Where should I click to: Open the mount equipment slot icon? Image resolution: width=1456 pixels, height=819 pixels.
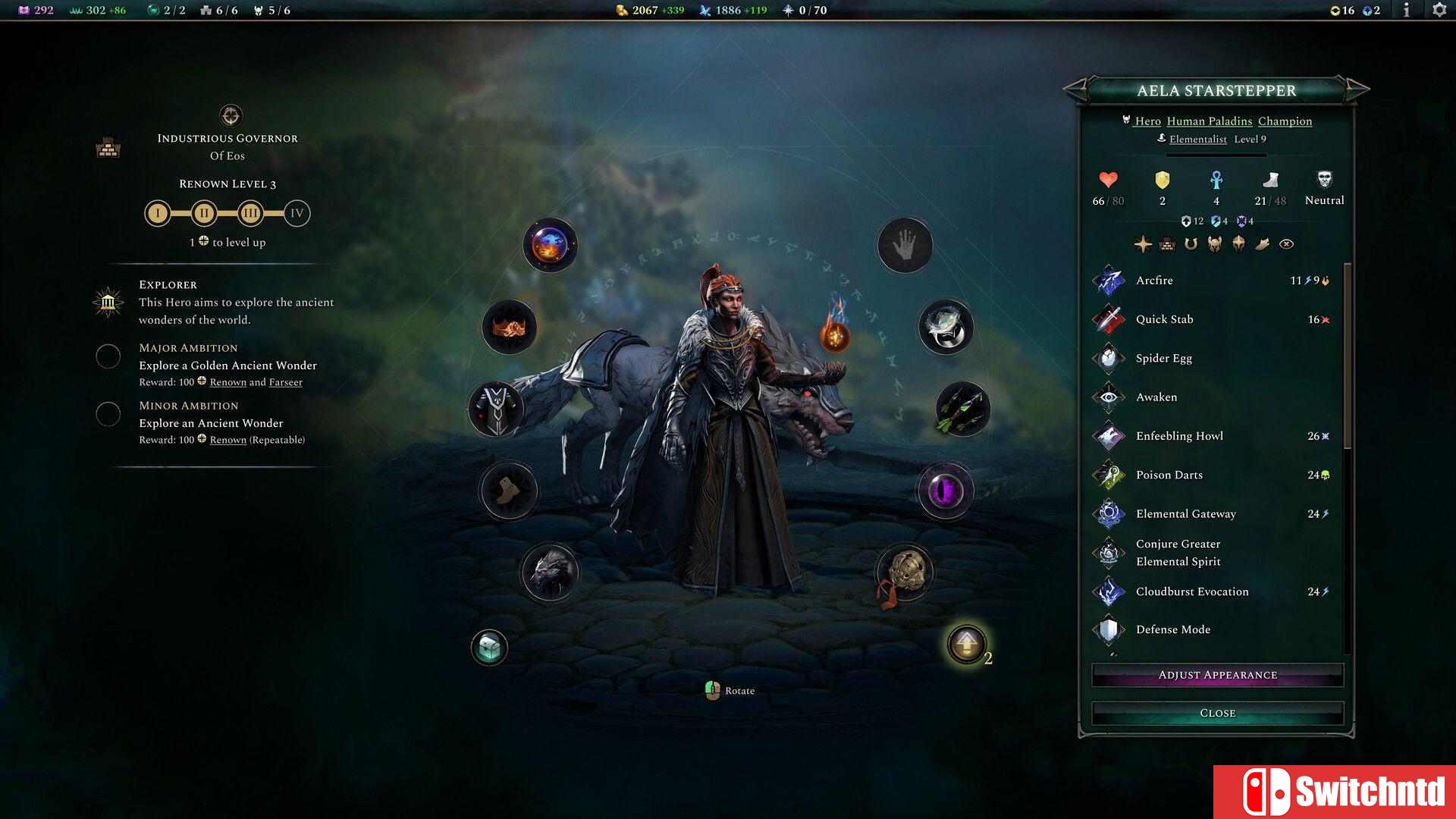point(549,573)
